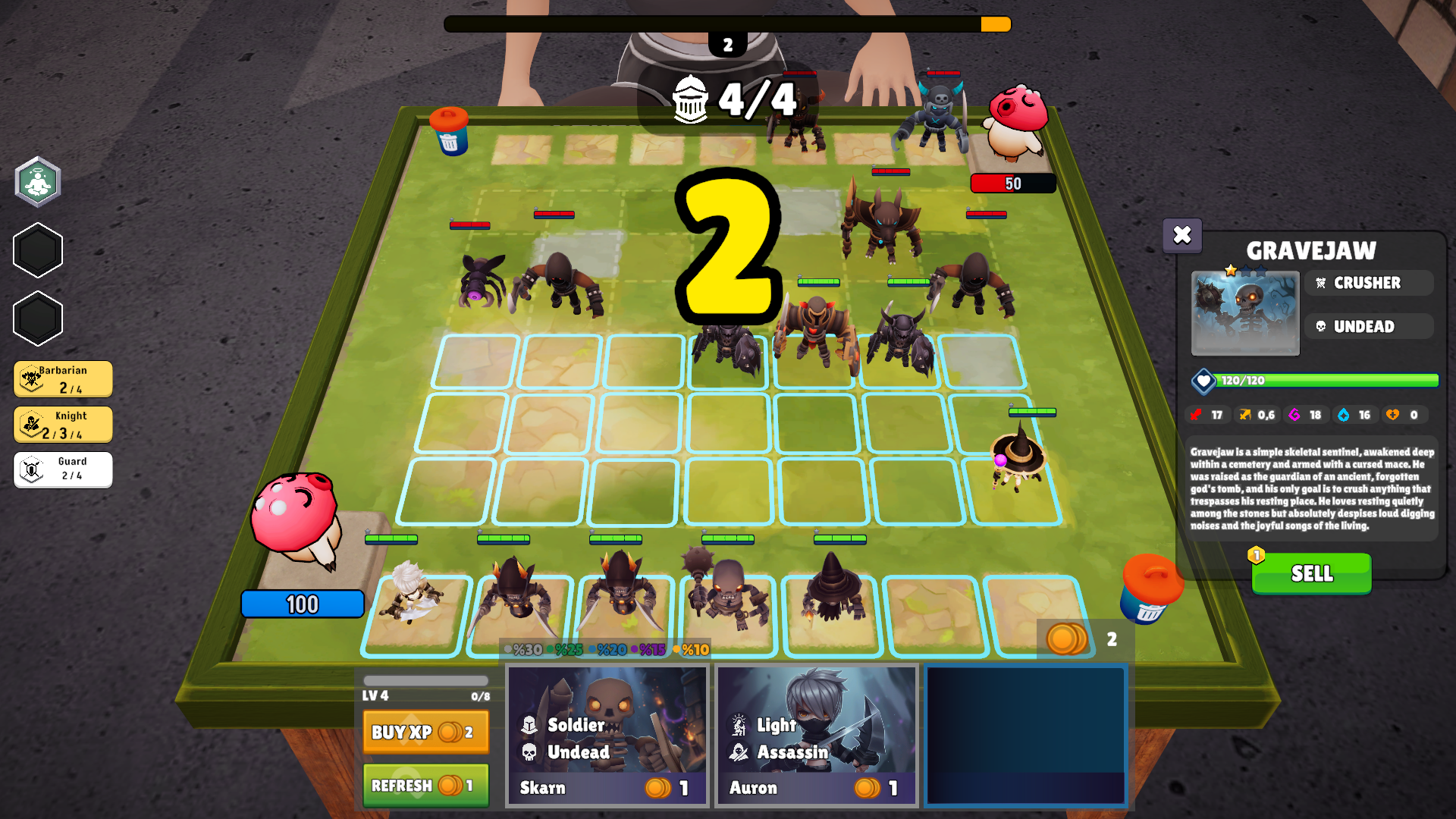Click the red attack damage sword icon
Screen dimensions: 1456x819
(1195, 415)
